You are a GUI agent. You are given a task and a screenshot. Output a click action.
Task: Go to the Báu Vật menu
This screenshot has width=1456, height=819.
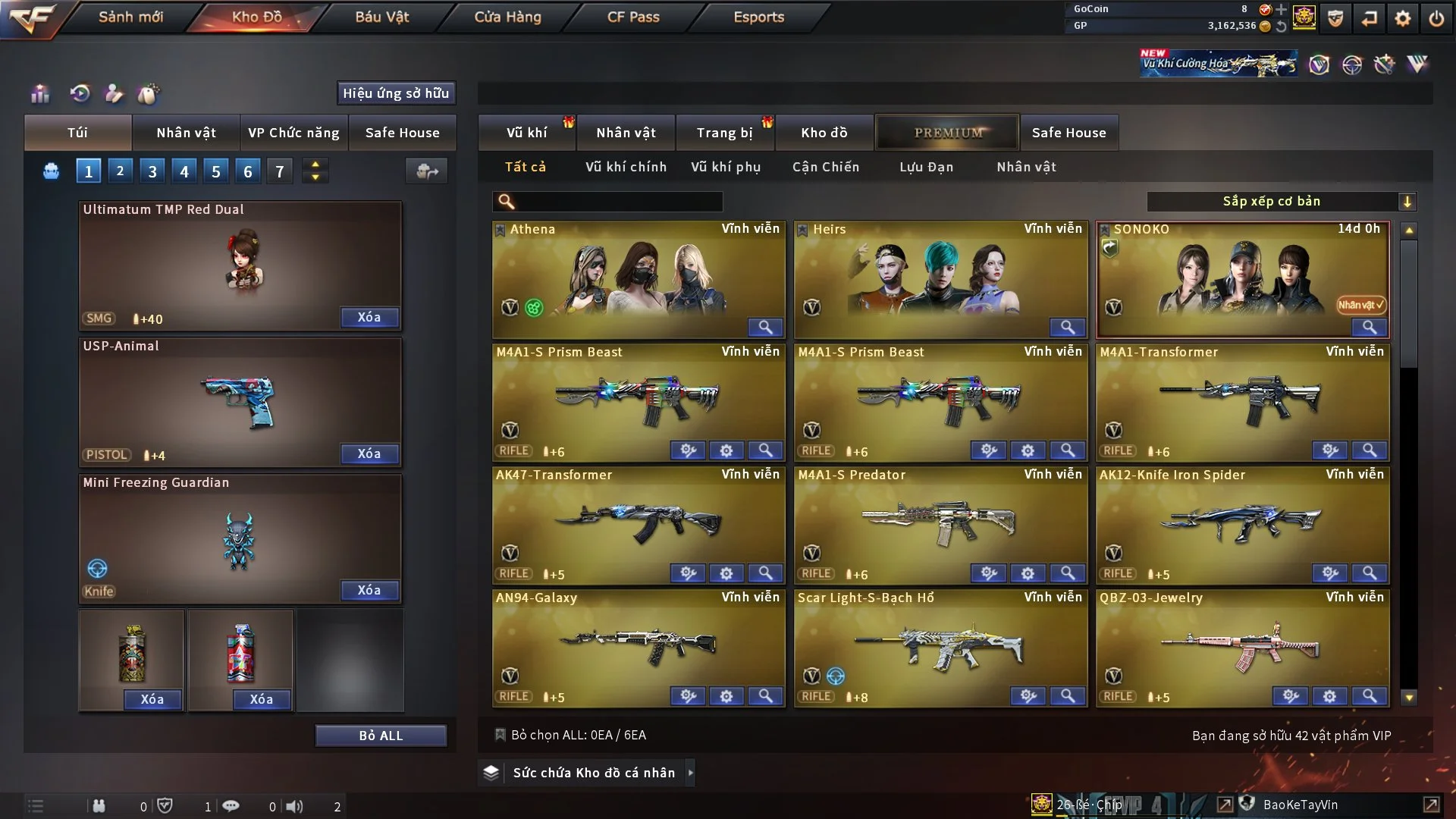point(381,17)
